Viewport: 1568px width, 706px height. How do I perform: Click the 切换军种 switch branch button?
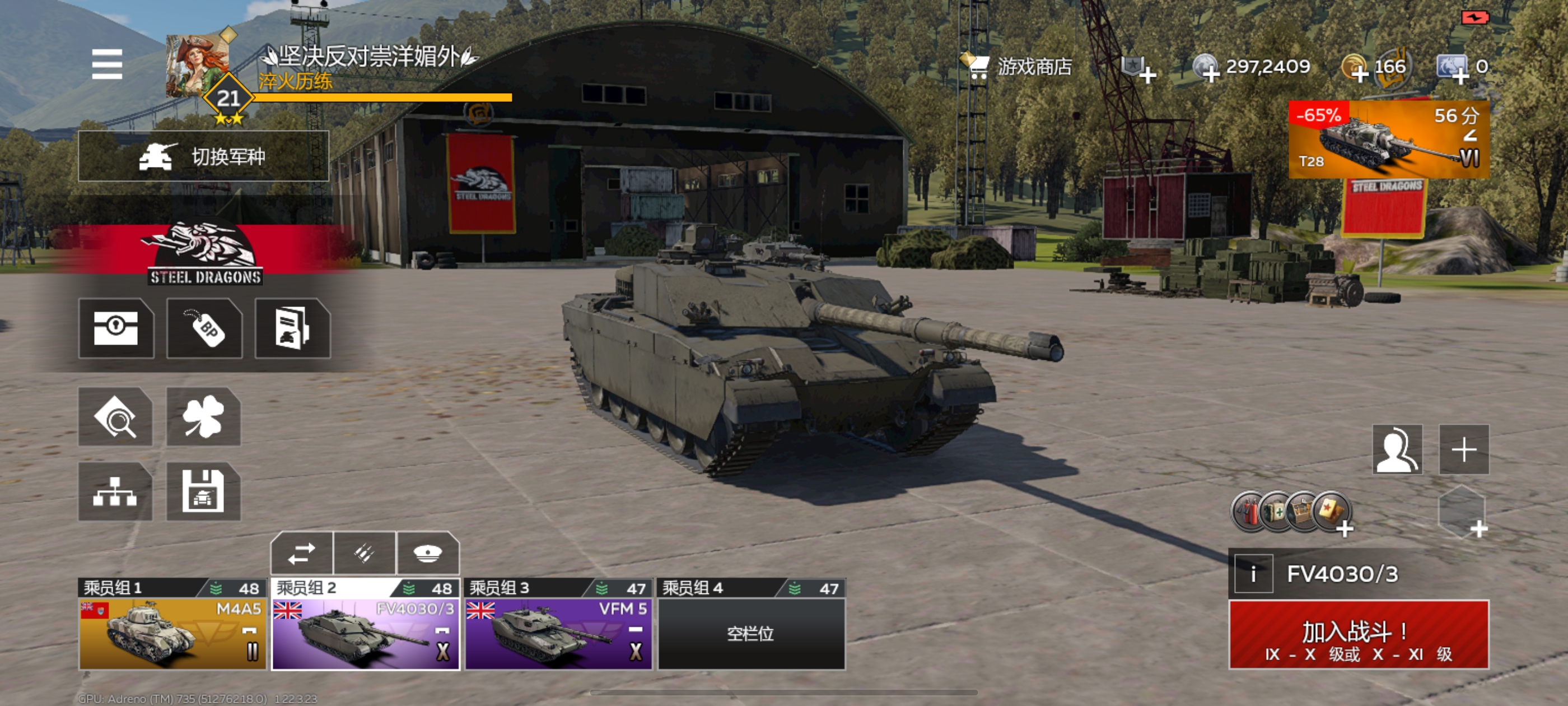pos(203,156)
